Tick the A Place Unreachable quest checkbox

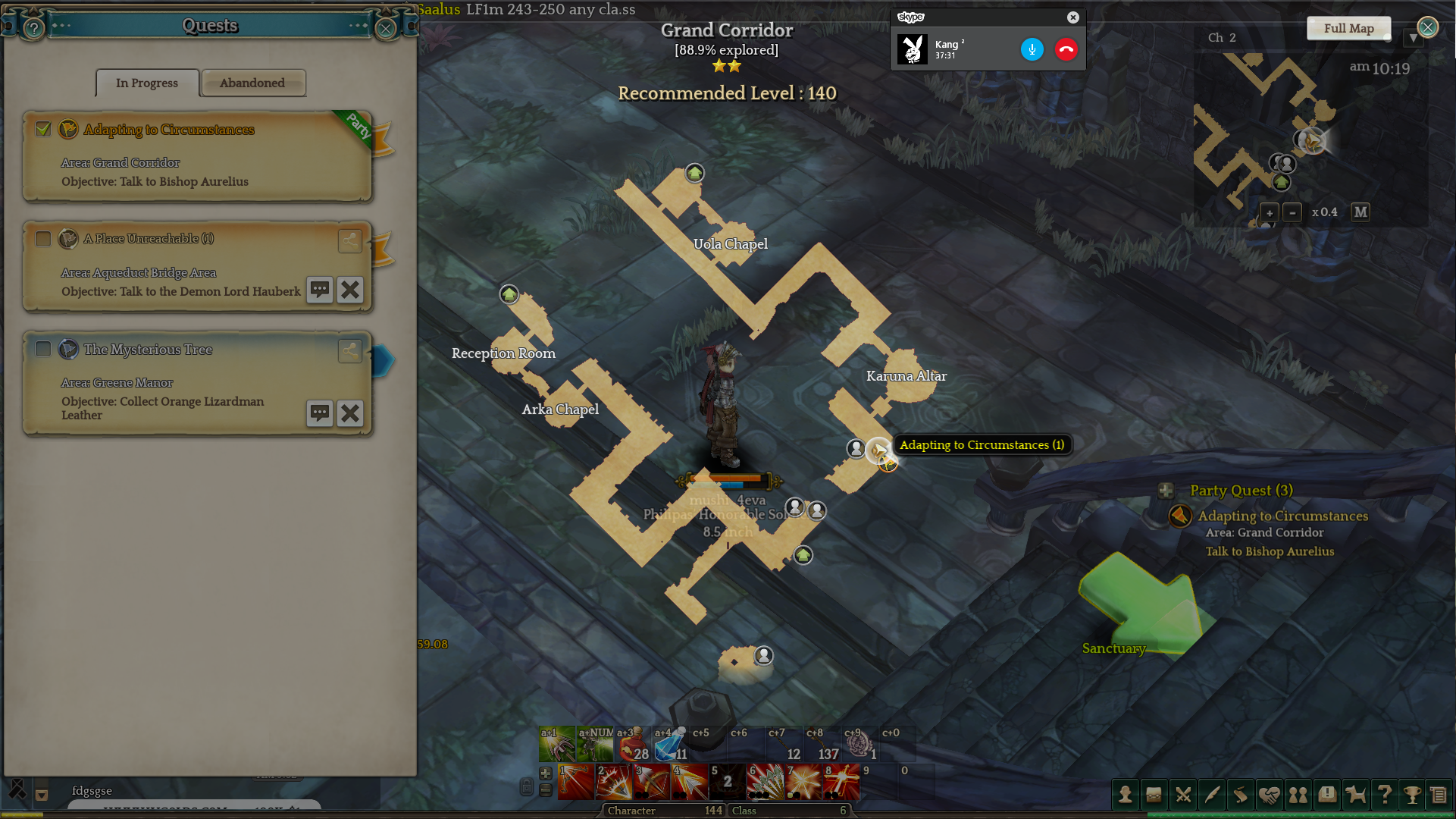[43, 239]
